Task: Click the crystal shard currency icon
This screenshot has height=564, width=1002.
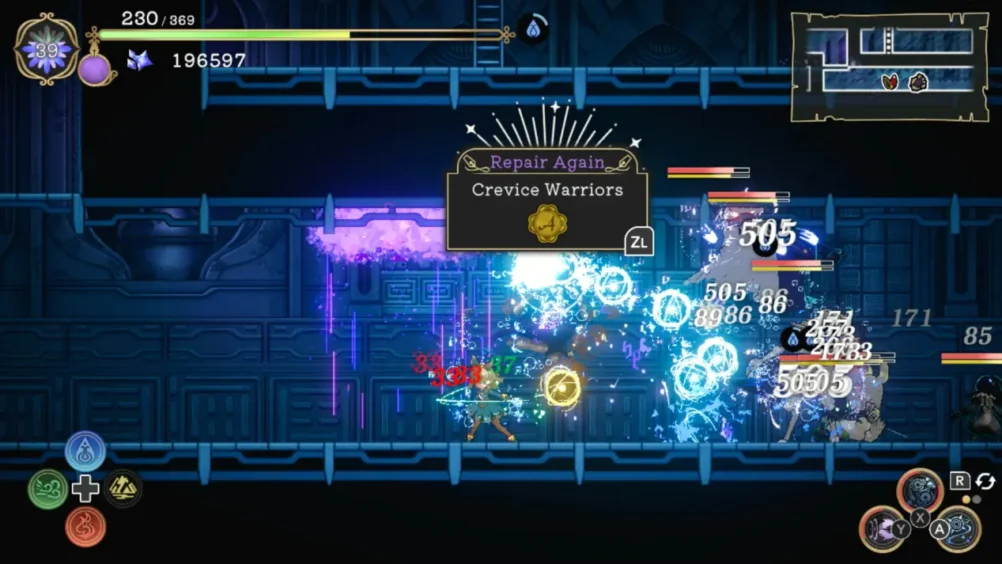Action: [x=139, y=60]
